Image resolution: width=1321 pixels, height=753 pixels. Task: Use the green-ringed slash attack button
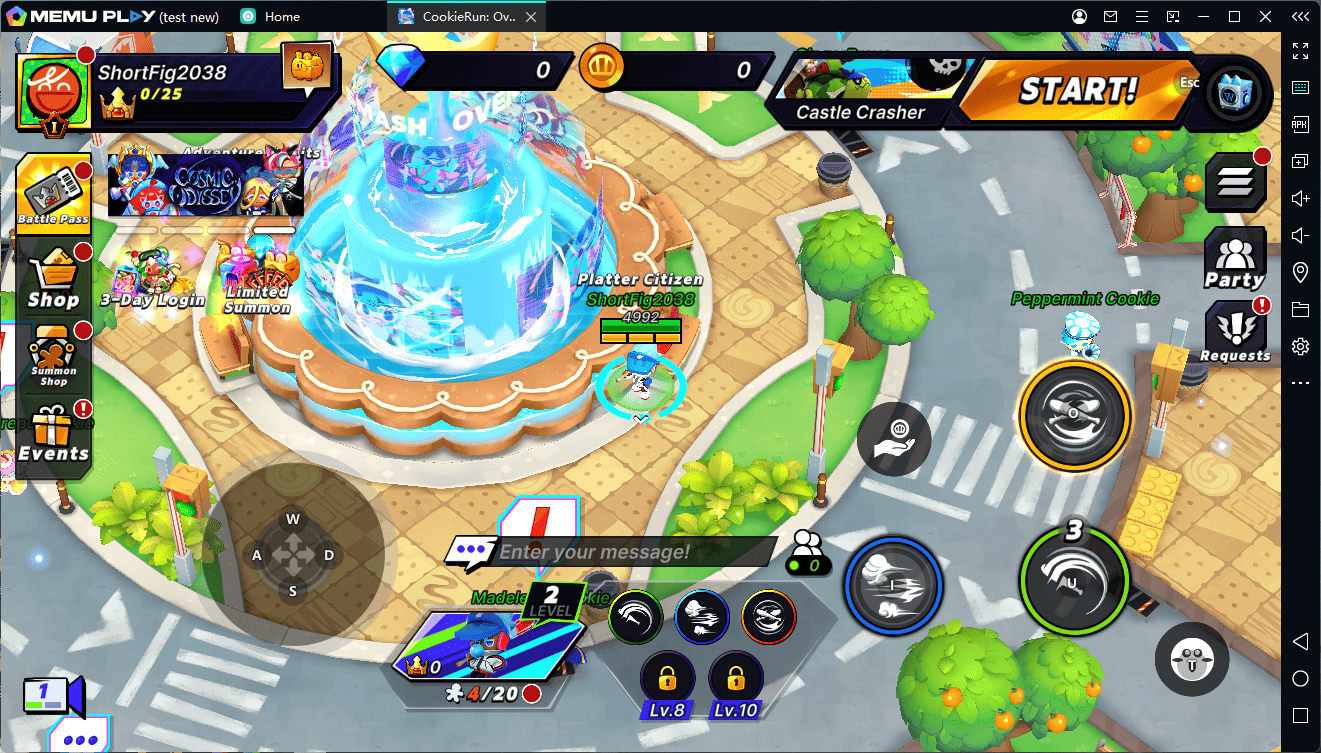1074,582
